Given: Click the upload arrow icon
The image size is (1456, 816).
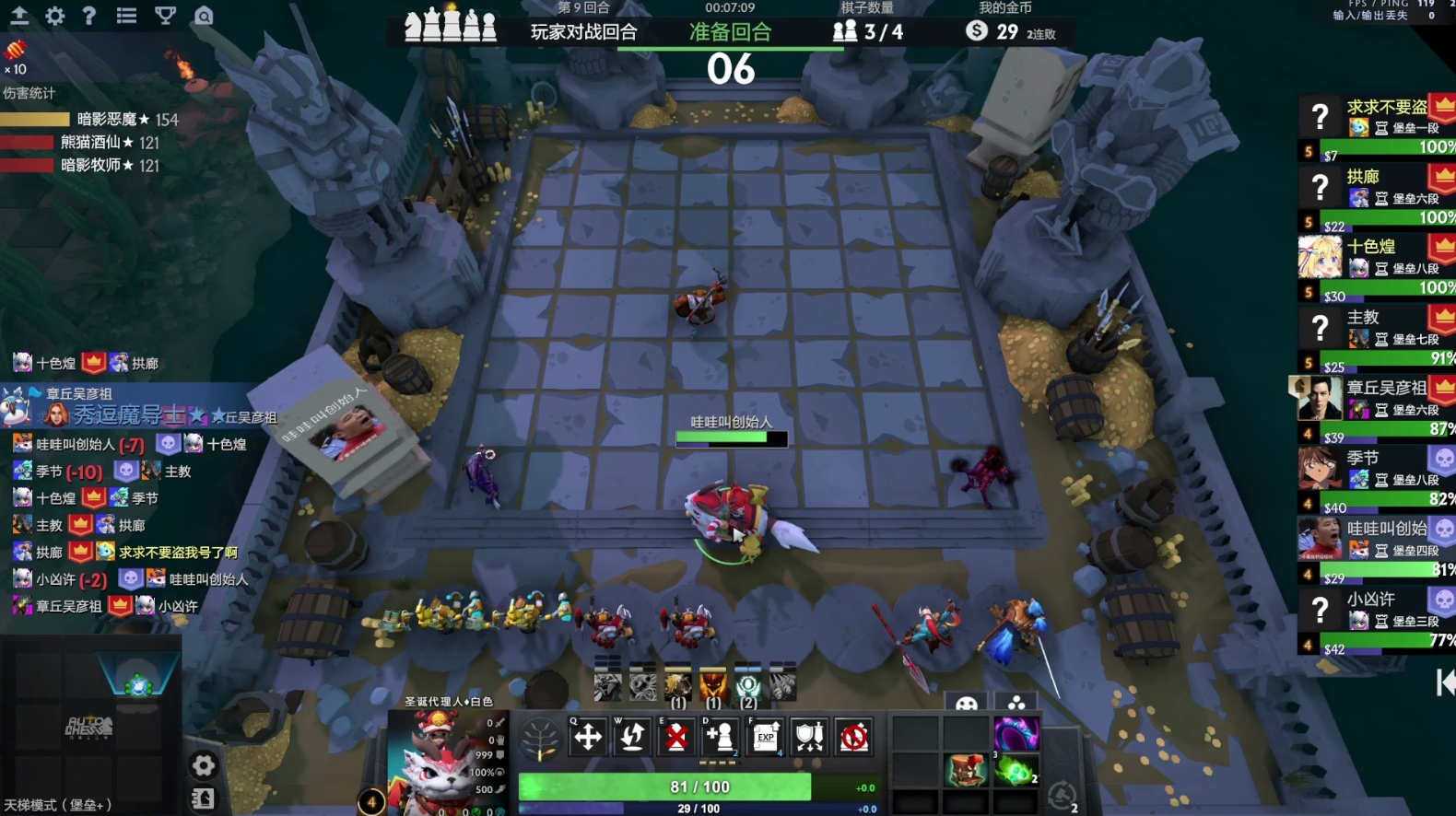Looking at the screenshot, I should [x=19, y=16].
